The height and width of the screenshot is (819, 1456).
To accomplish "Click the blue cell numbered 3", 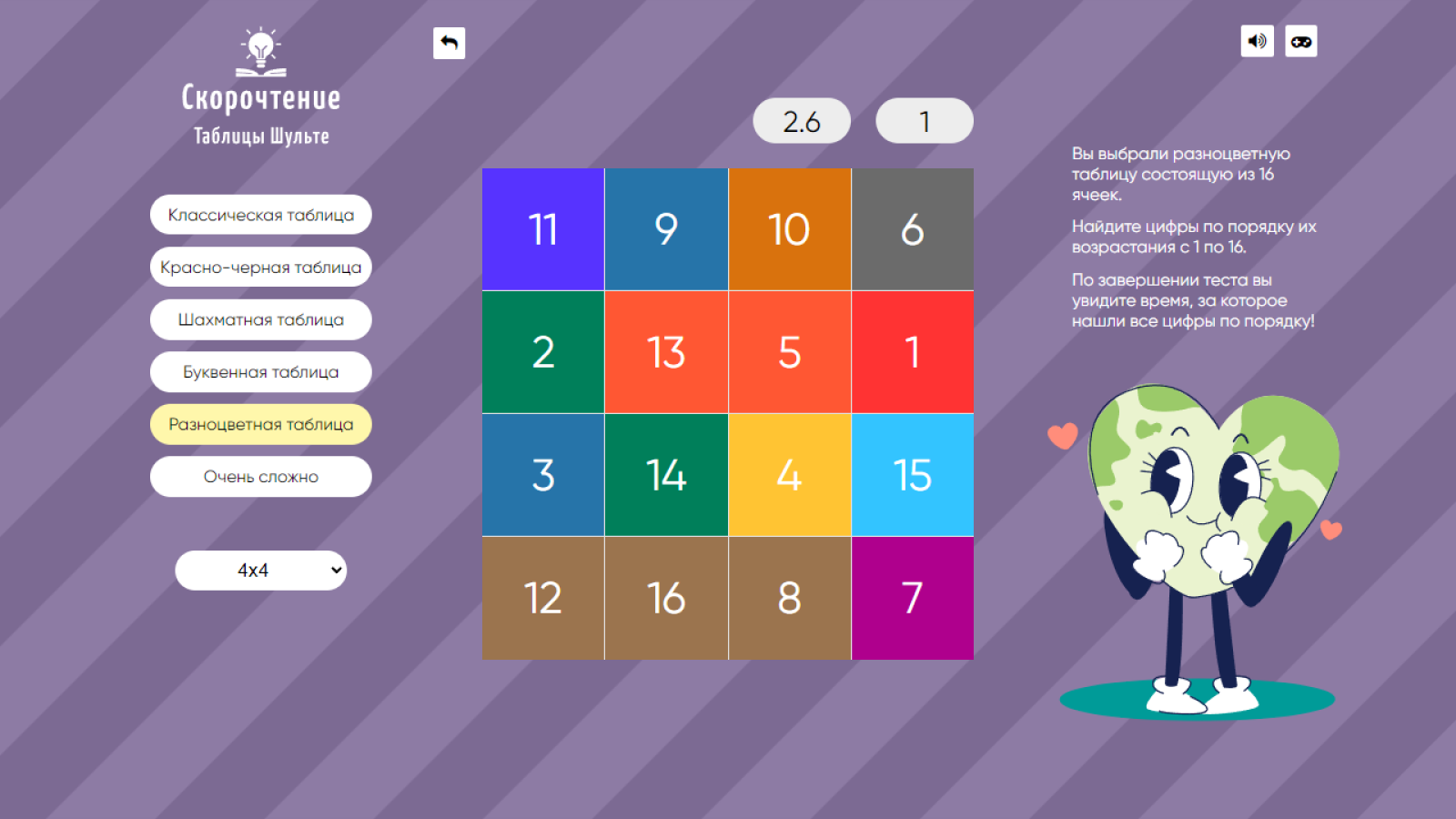I will click(542, 475).
